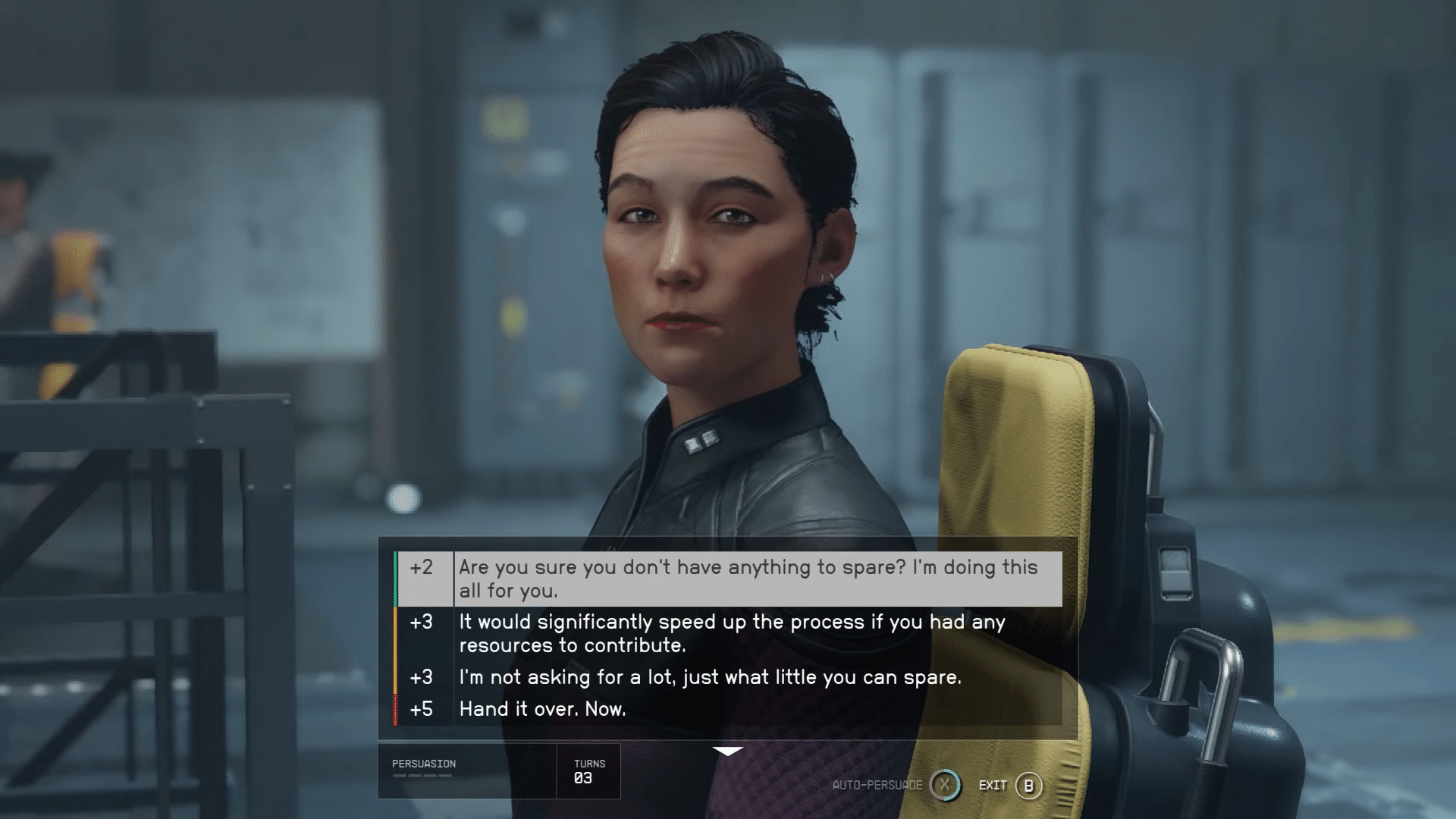Select the highlighted 'Are you sure you don't have anything' option

751,578
